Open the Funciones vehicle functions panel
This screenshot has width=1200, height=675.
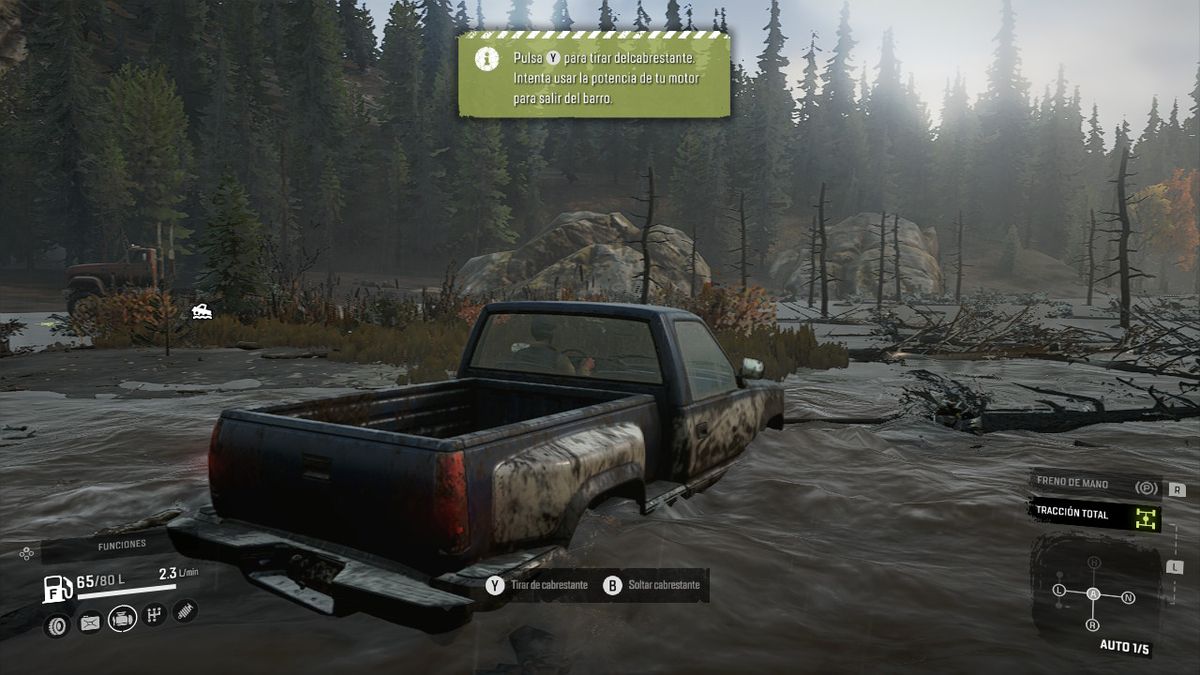(121, 545)
